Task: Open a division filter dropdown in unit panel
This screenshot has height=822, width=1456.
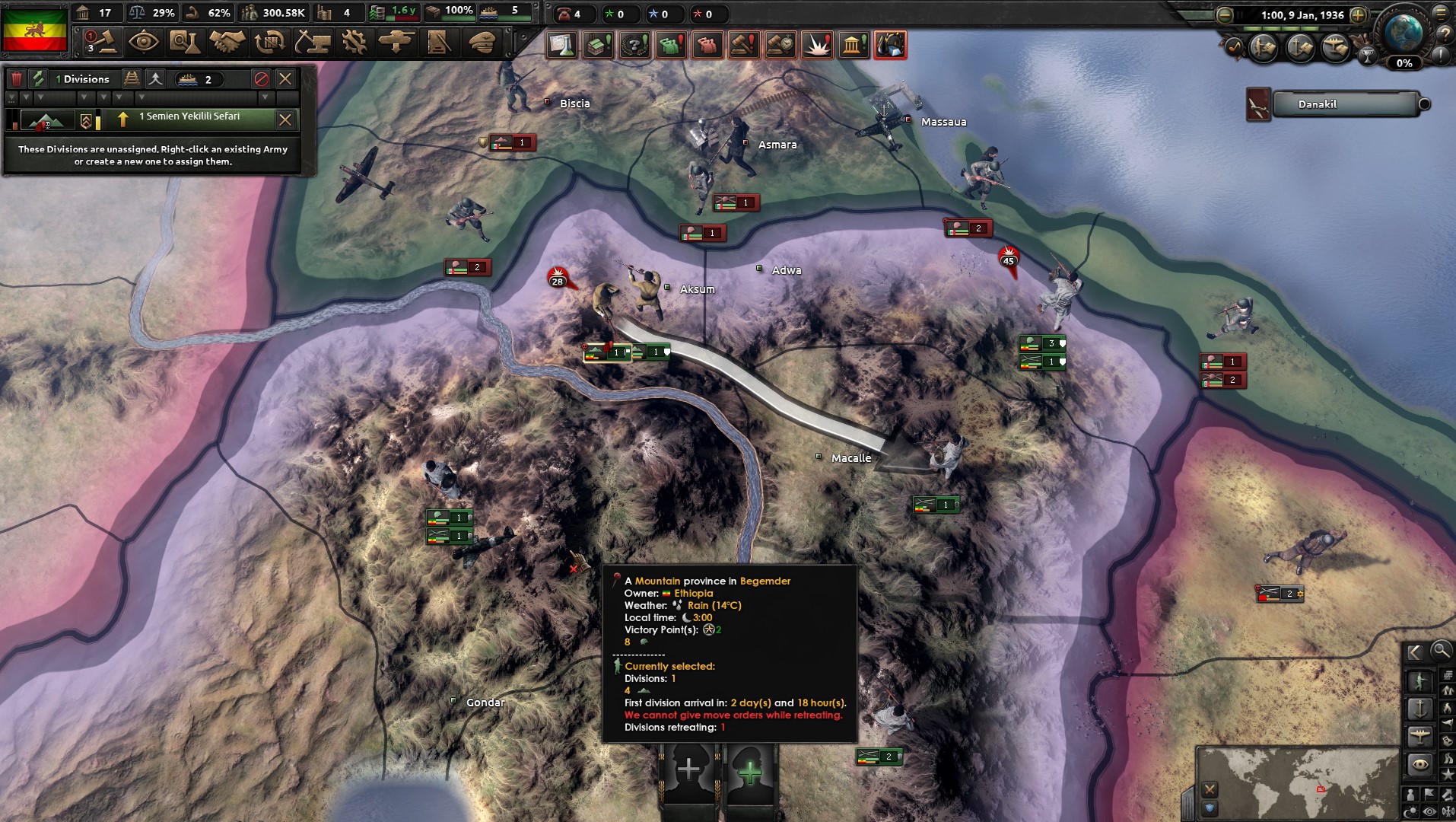Action: (x=12, y=97)
